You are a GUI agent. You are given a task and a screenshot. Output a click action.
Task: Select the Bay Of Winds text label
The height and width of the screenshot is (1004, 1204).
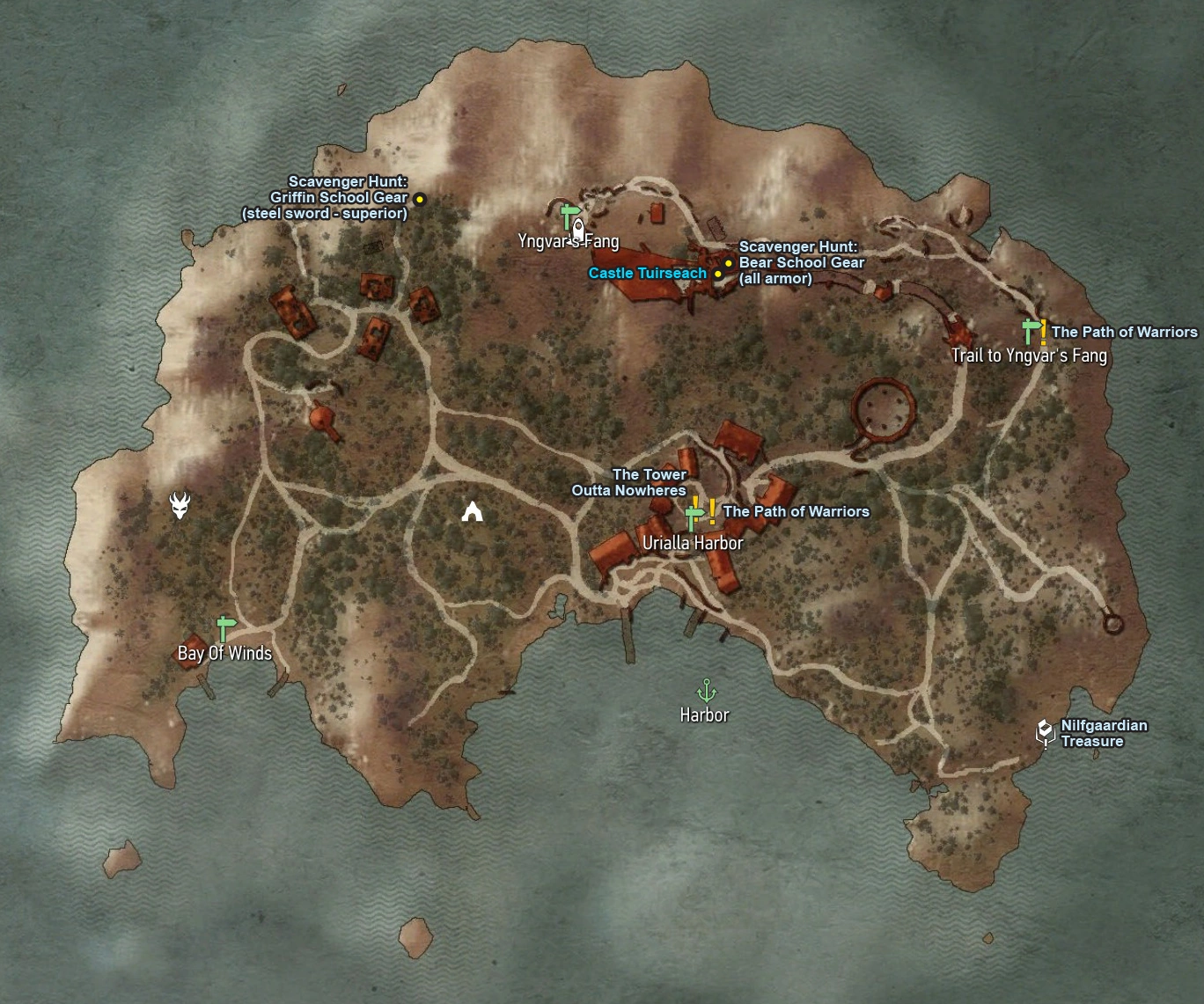point(224,653)
